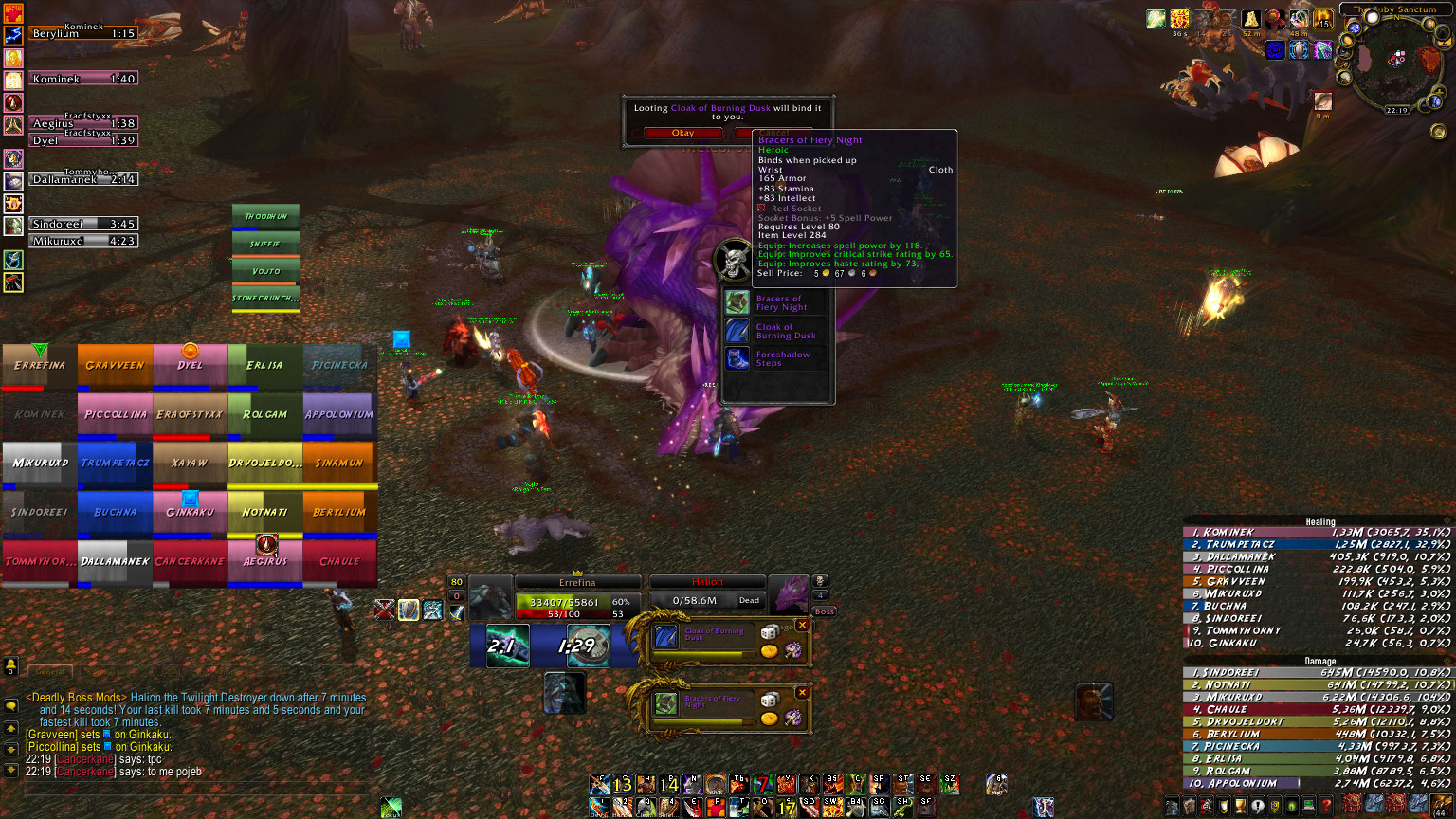Choose Disenchant for Cloak of Burning Dusk roll
This screenshot has height=819, width=1456.
click(793, 650)
